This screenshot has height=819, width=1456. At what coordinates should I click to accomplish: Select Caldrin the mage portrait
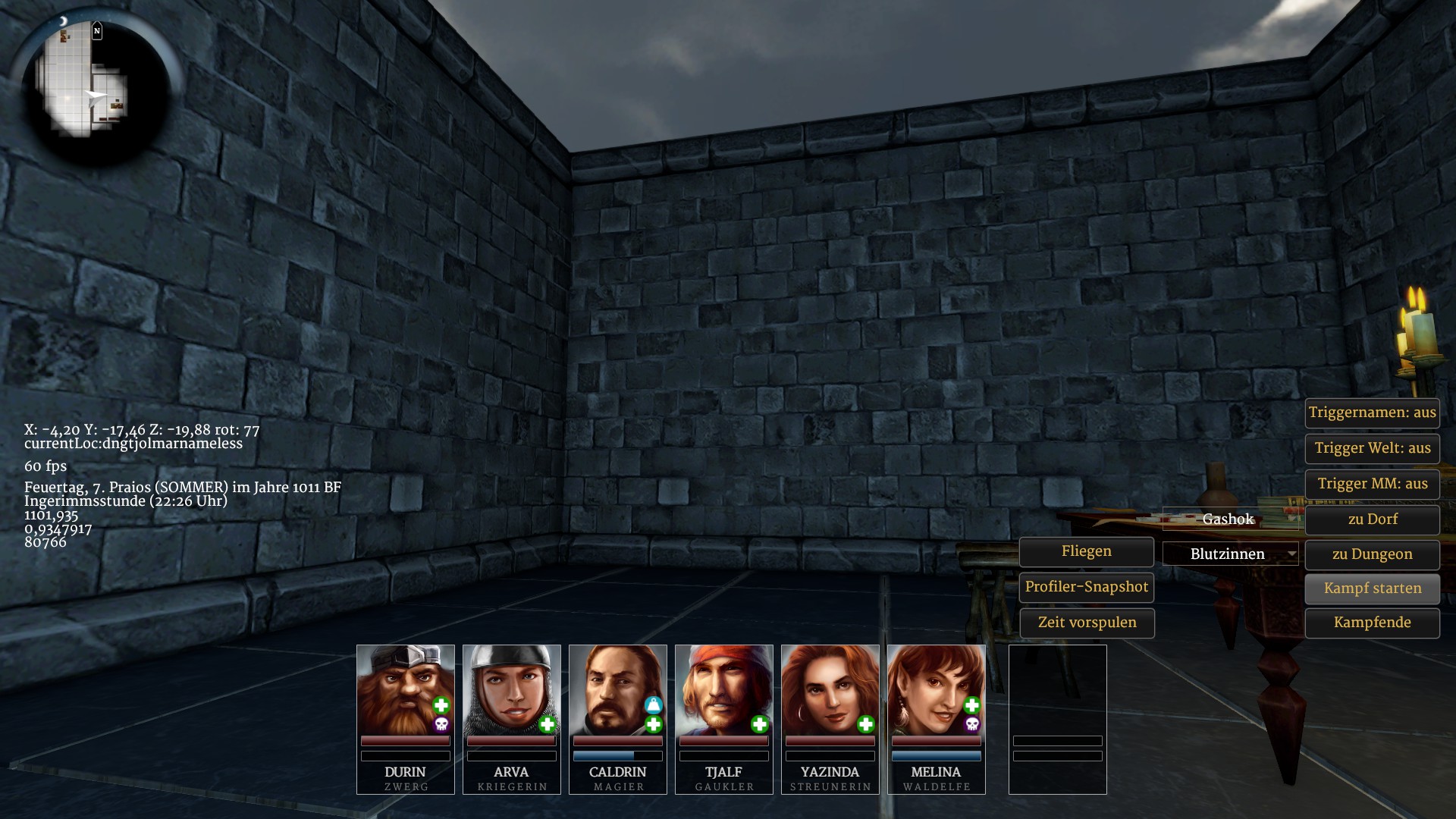coord(617,690)
